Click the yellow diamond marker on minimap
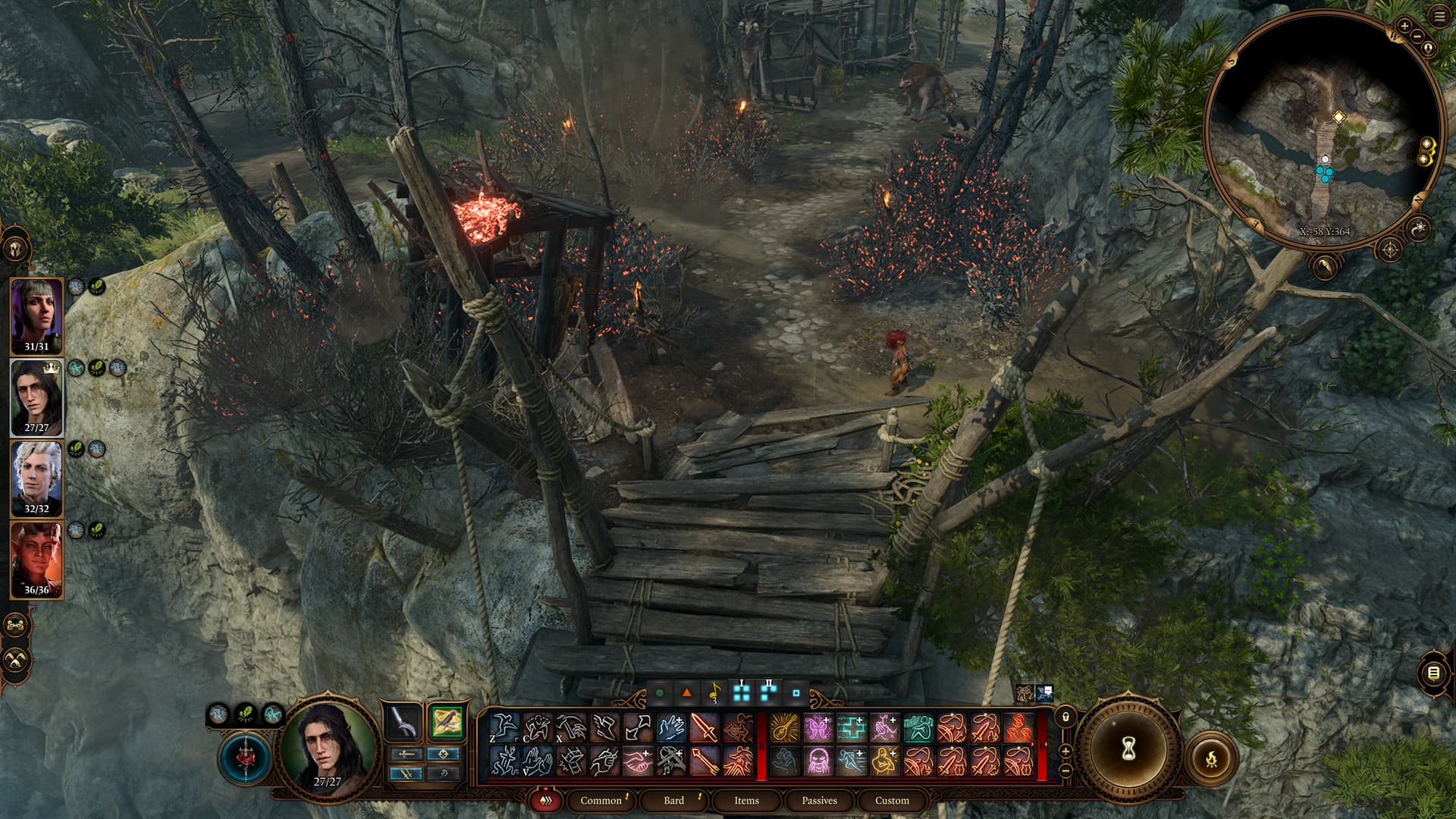 click(x=1339, y=117)
